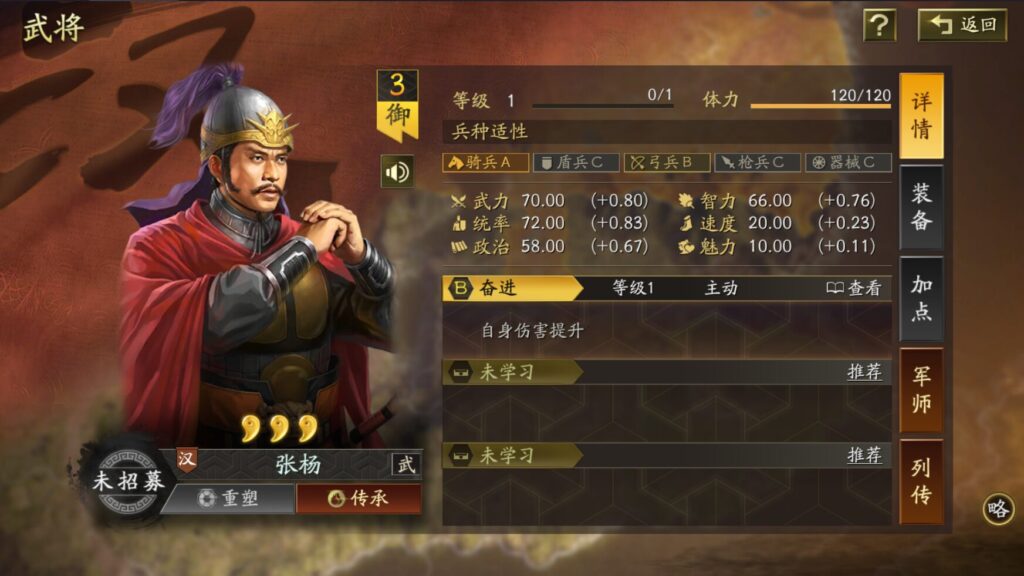1024x576 pixels.
Task: Choose the 骑兵A cavalry aptitude
Action: (485, 162)
